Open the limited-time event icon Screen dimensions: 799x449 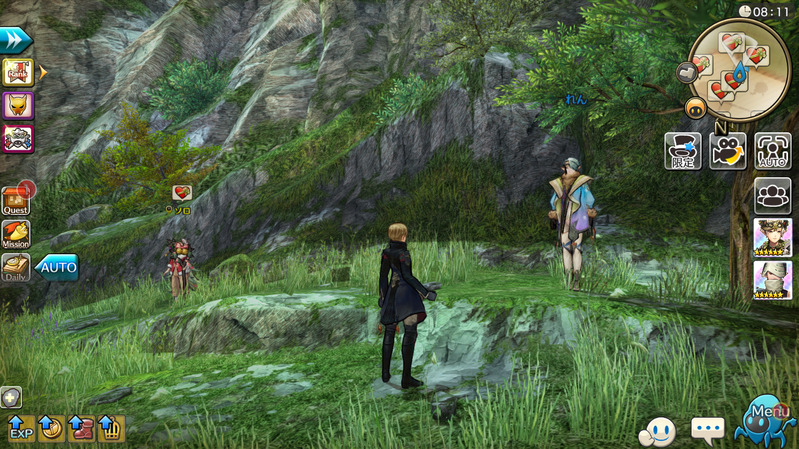682,150
